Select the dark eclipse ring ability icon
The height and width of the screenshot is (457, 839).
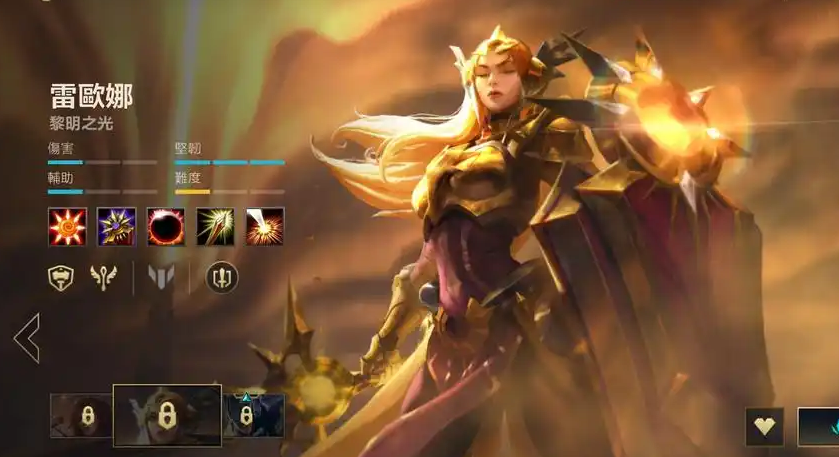(166, 227)
